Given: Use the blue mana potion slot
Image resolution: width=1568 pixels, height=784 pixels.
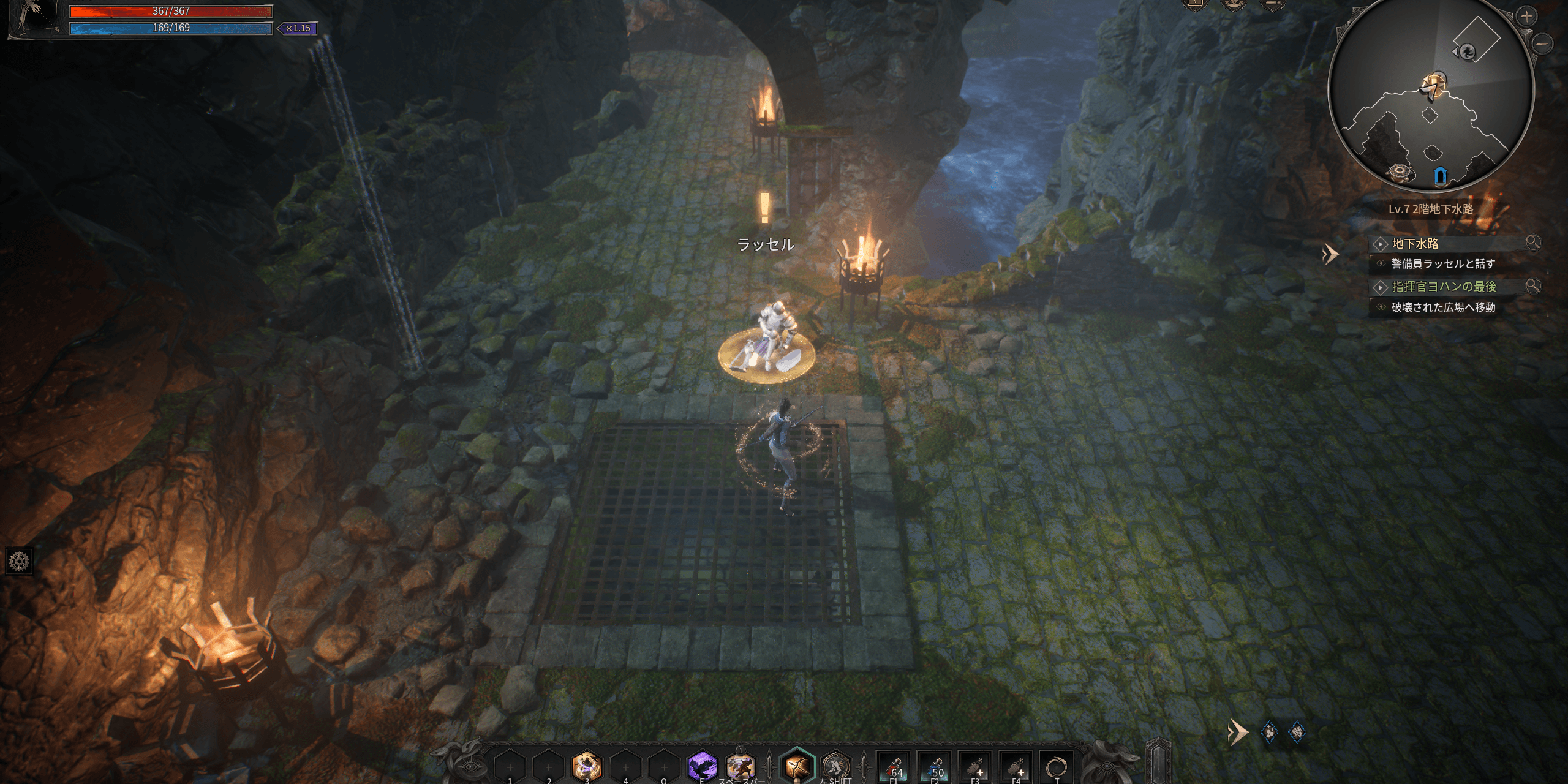Looking at the screenshot, I should click(935, 767).
